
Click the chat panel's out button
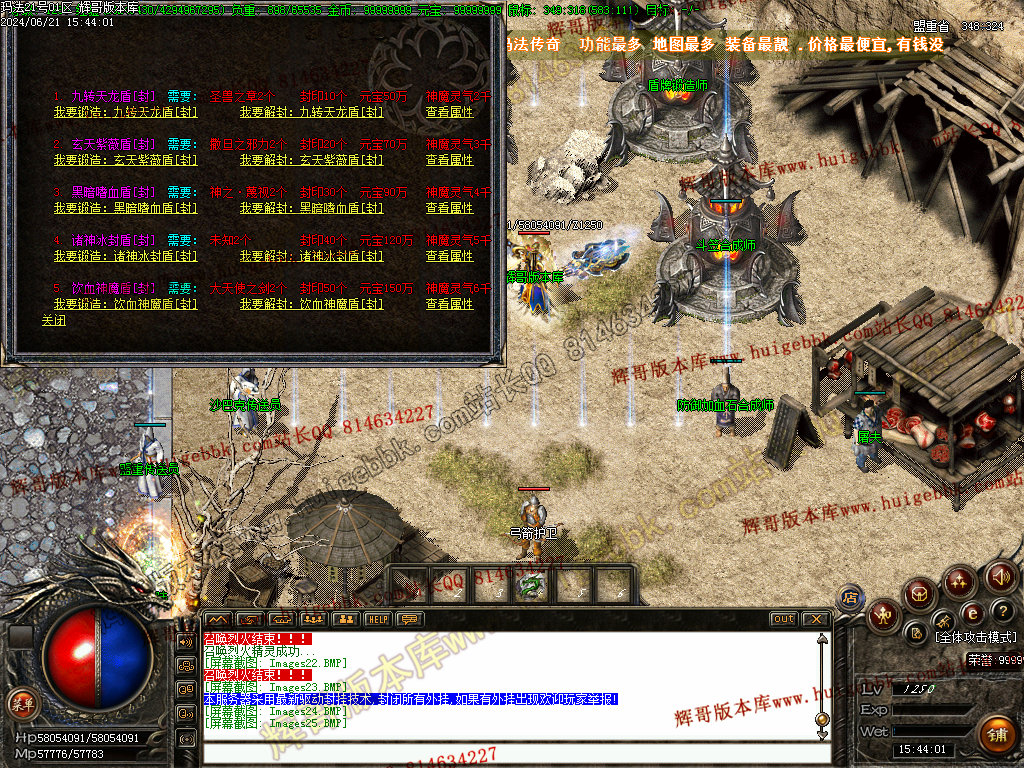[x=783, y=619]
